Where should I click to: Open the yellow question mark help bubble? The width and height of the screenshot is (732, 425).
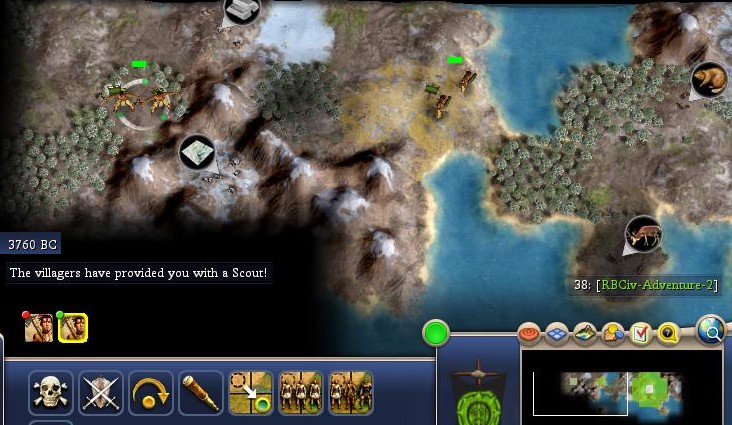pos(668,333)
